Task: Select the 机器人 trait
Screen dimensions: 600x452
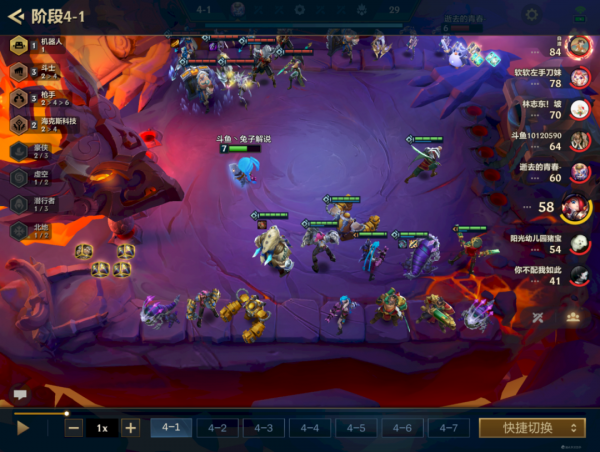Action: pyautogui.click(x=19, y=45)
